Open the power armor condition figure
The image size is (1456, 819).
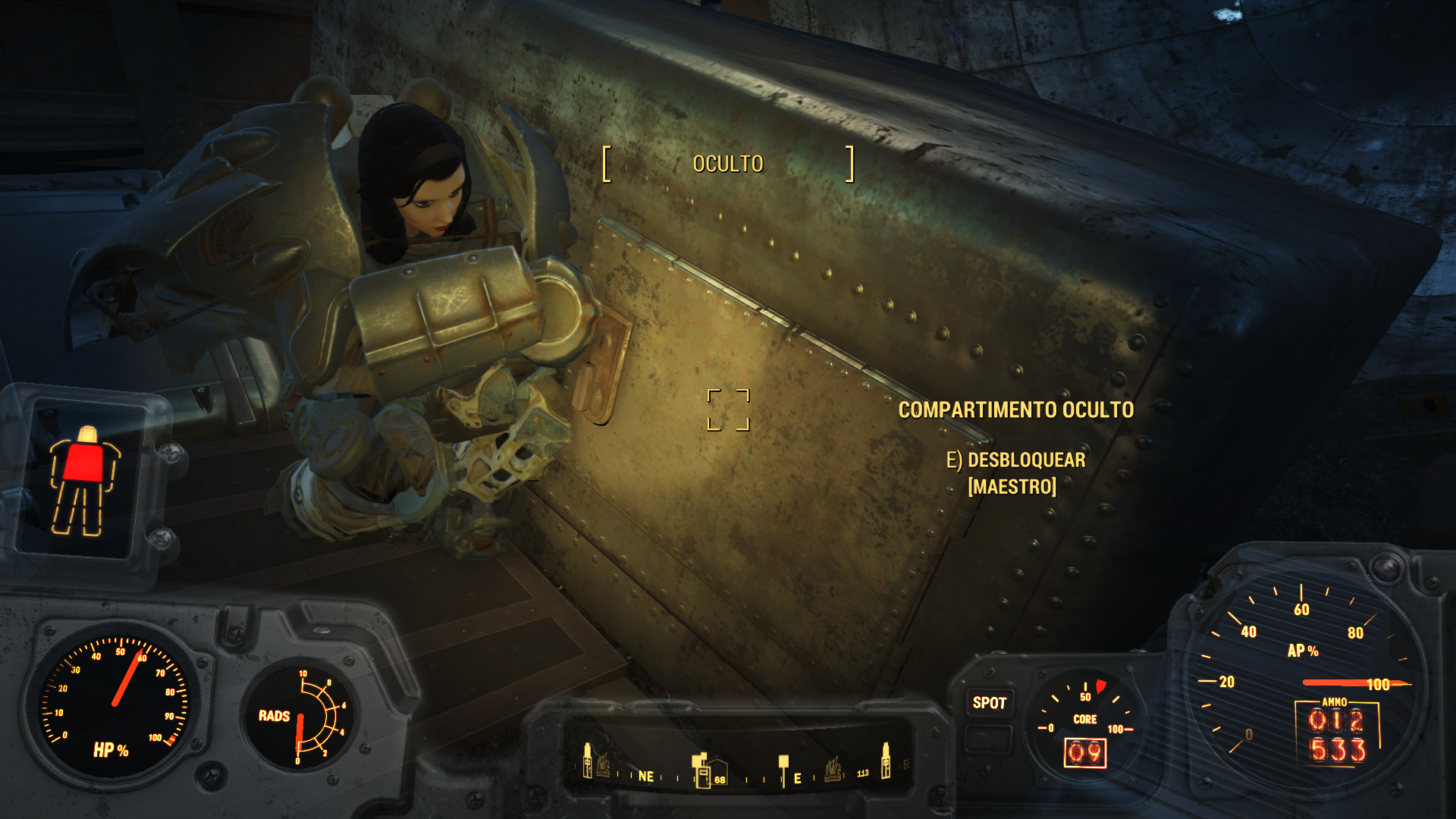tap(84, 481)
